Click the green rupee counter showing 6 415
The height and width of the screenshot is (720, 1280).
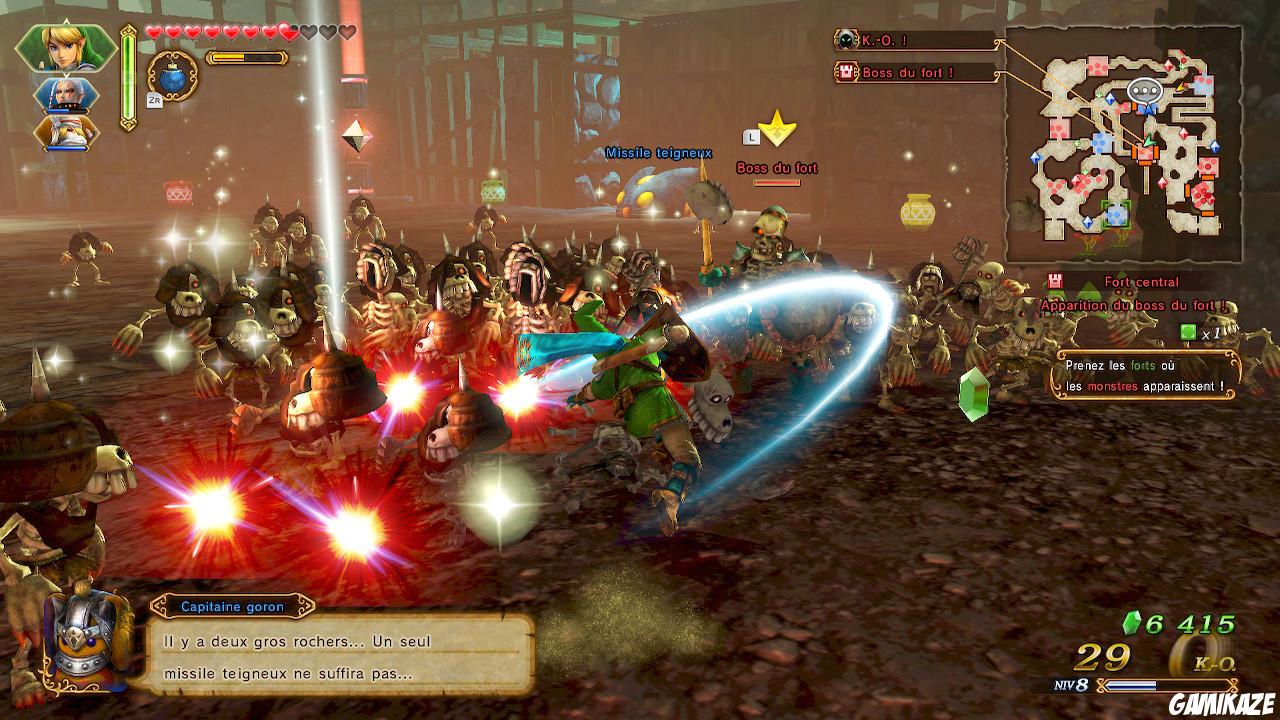pos(1180,620)
